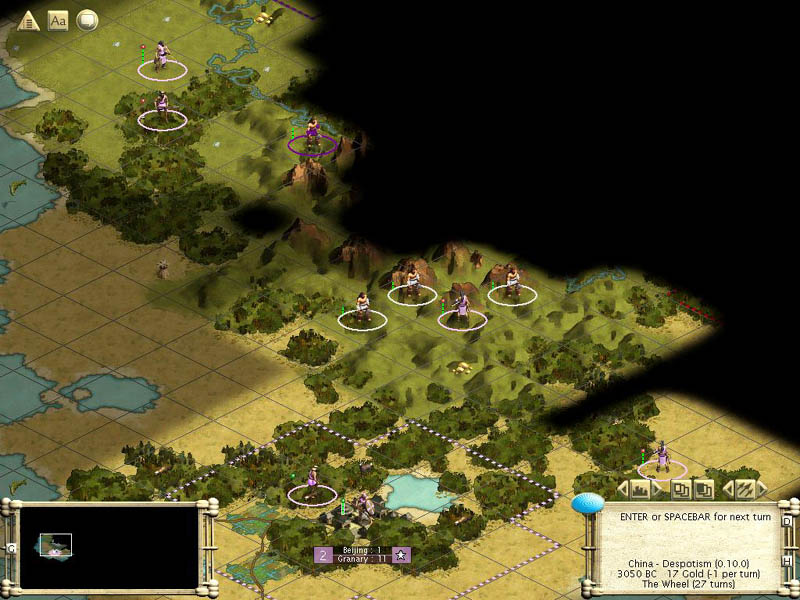800x600 pixels.
Task: Open the advisors speech bubble button
Action: [x=87, y=20]
